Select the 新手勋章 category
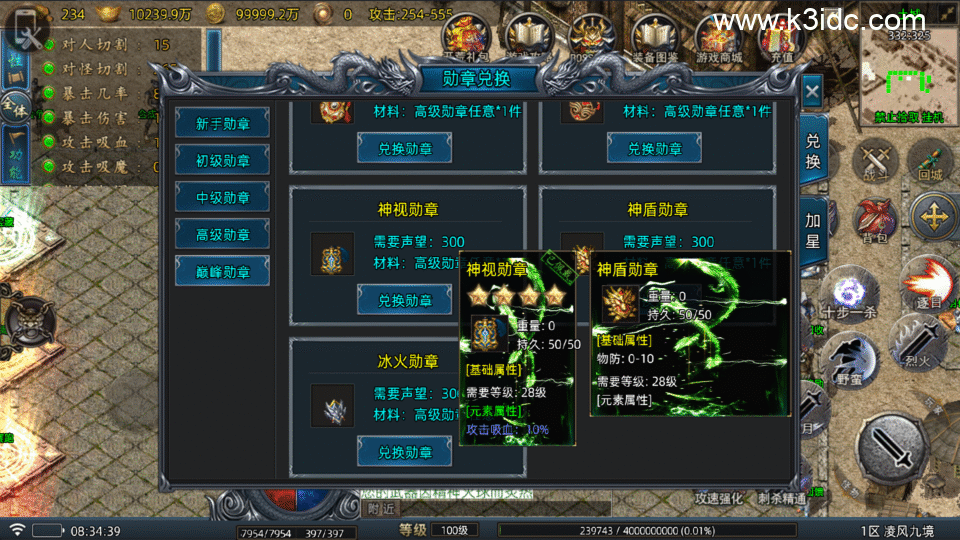The width and height of the screenshot is (960, 540). (222, 123)
